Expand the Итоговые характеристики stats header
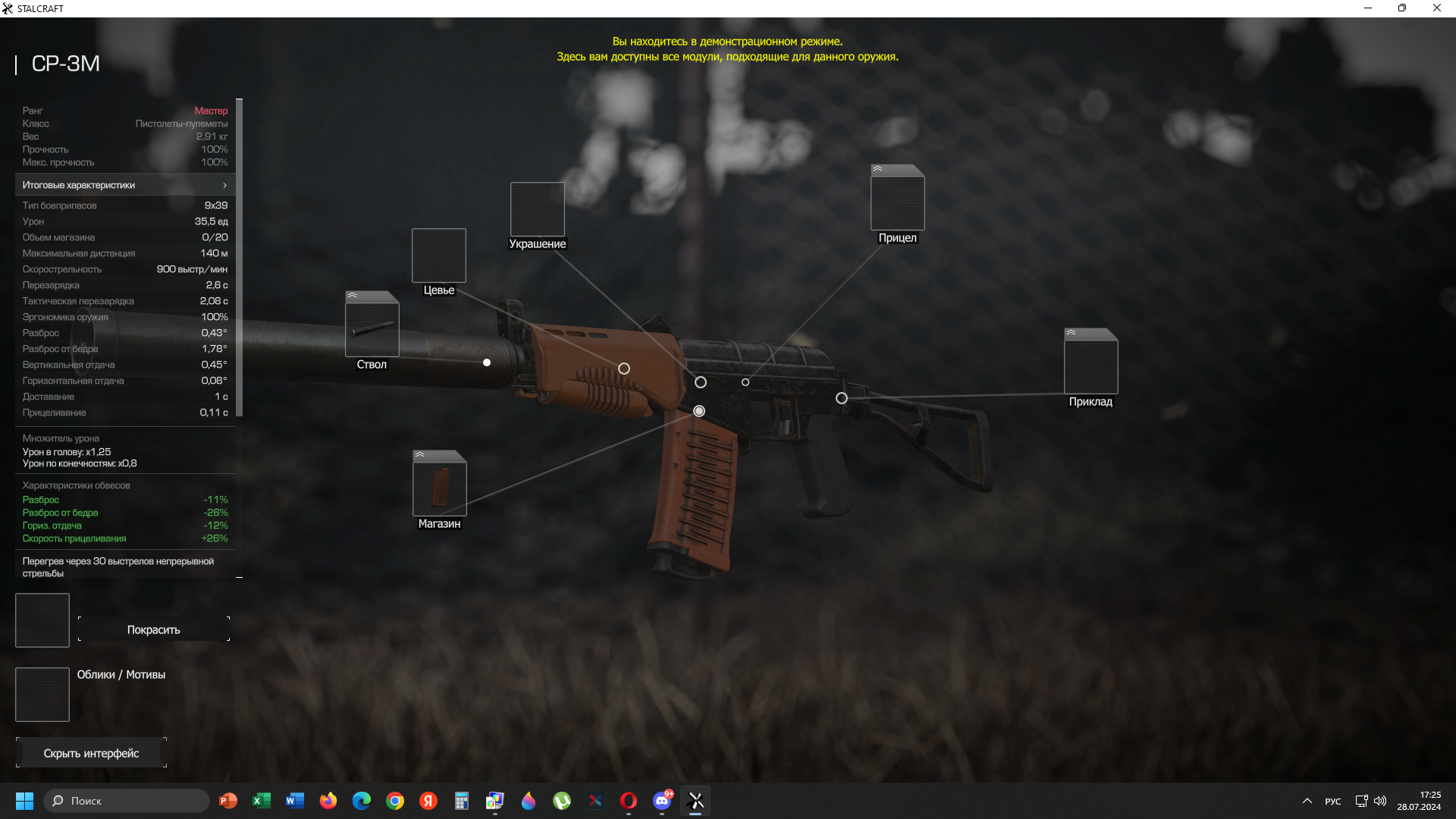Image resolution: width=1456 pixels, height=819 pixels. tap(125, 185)
